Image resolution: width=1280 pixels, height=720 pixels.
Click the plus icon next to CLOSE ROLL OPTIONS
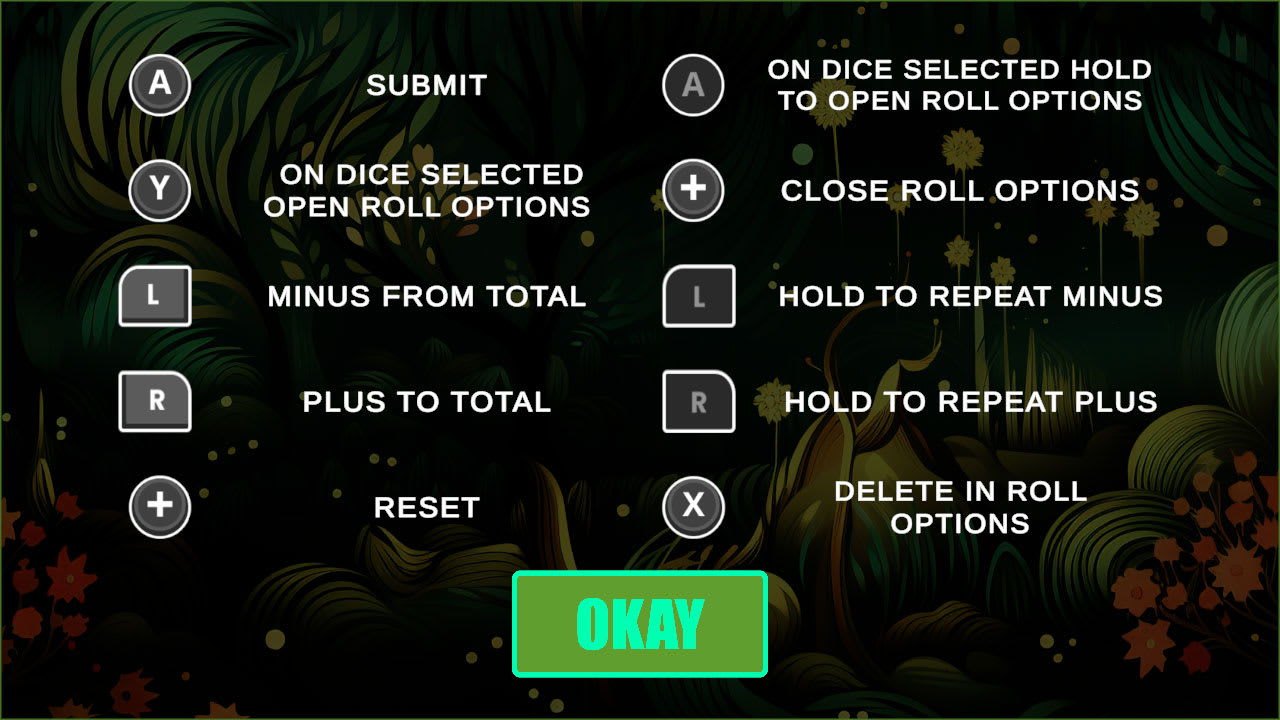pos(694,191)
